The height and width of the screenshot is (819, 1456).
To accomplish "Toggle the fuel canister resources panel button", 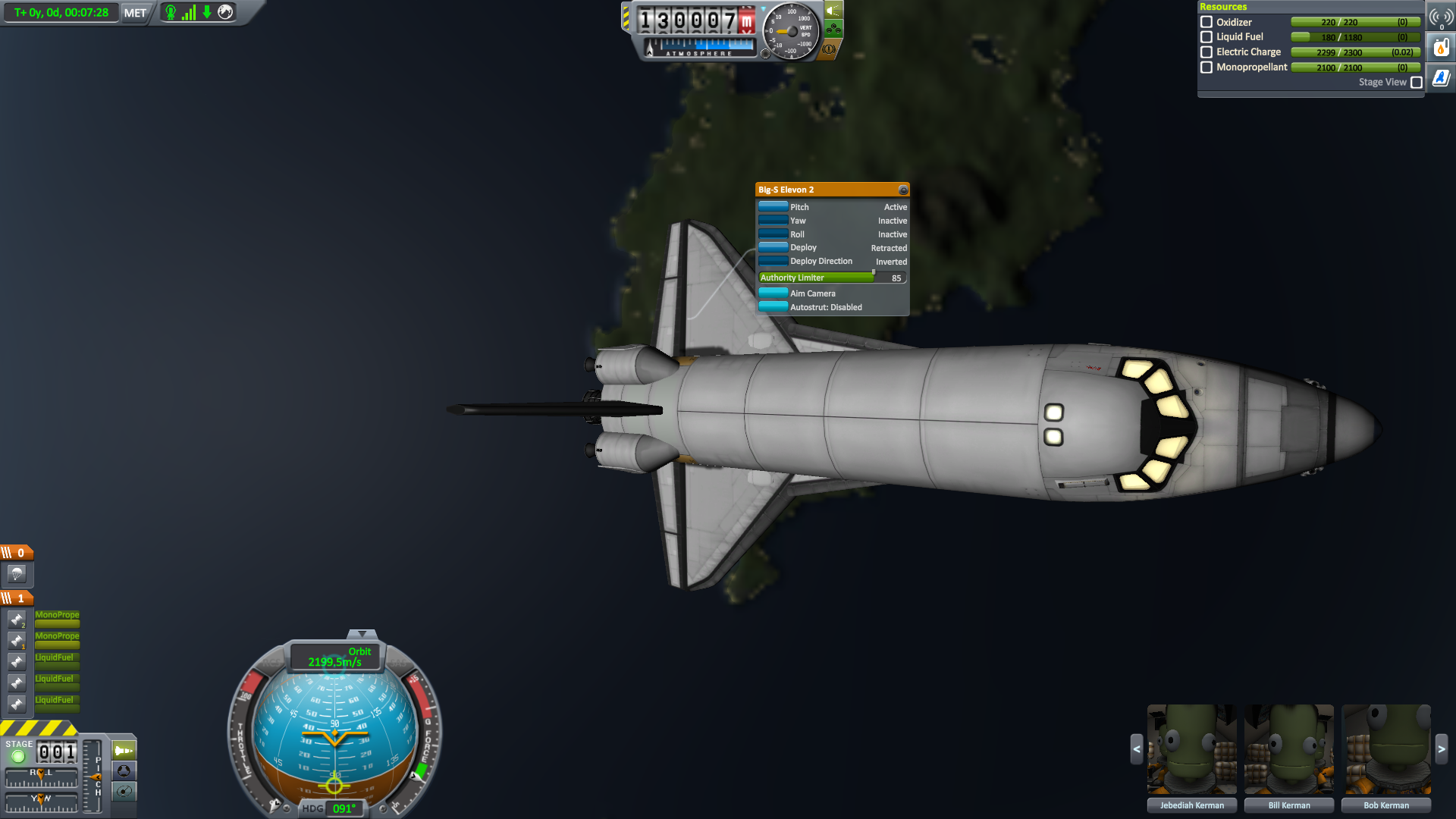I will 1440,47.
